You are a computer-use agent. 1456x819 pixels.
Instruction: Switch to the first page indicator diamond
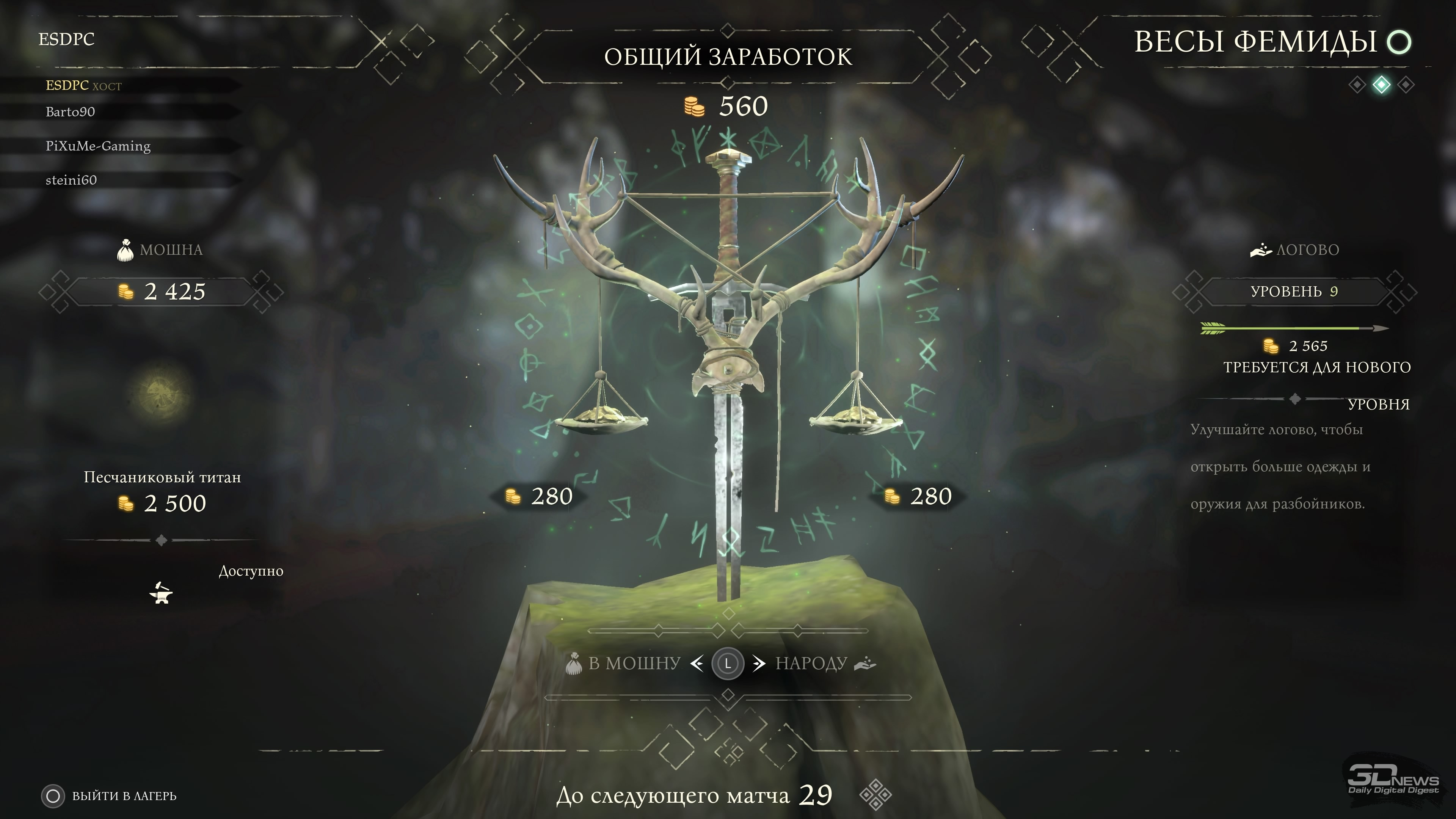click(x=1357, y=85)
